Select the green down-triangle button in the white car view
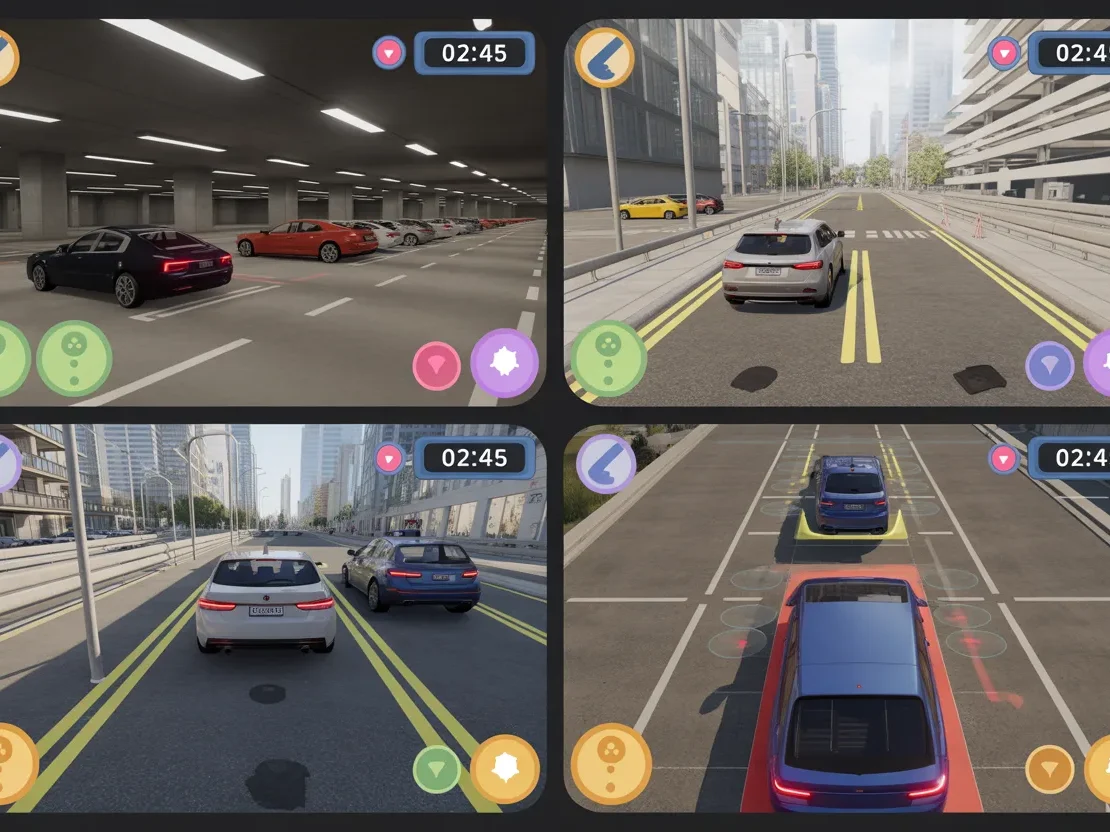The width and height of the screenshot is (1110, 832). pyautogui.click(x=437, y=769)
